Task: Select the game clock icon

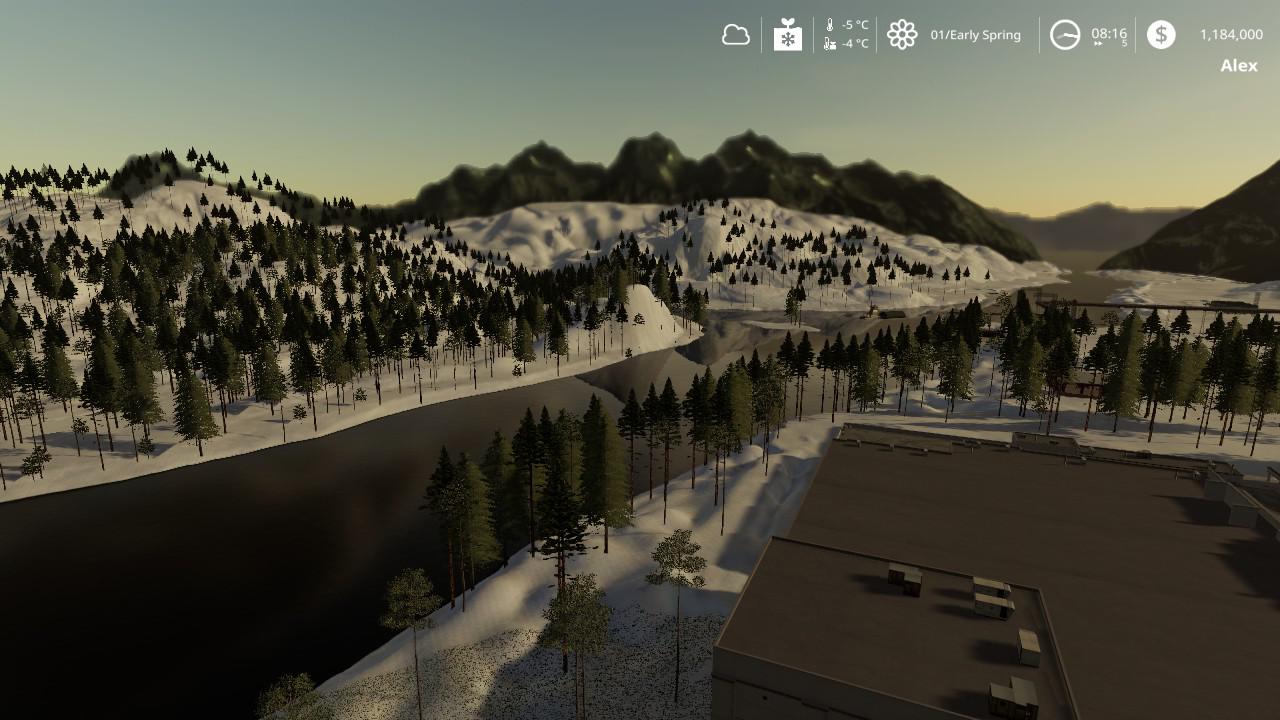Action: pos(1065,35)
